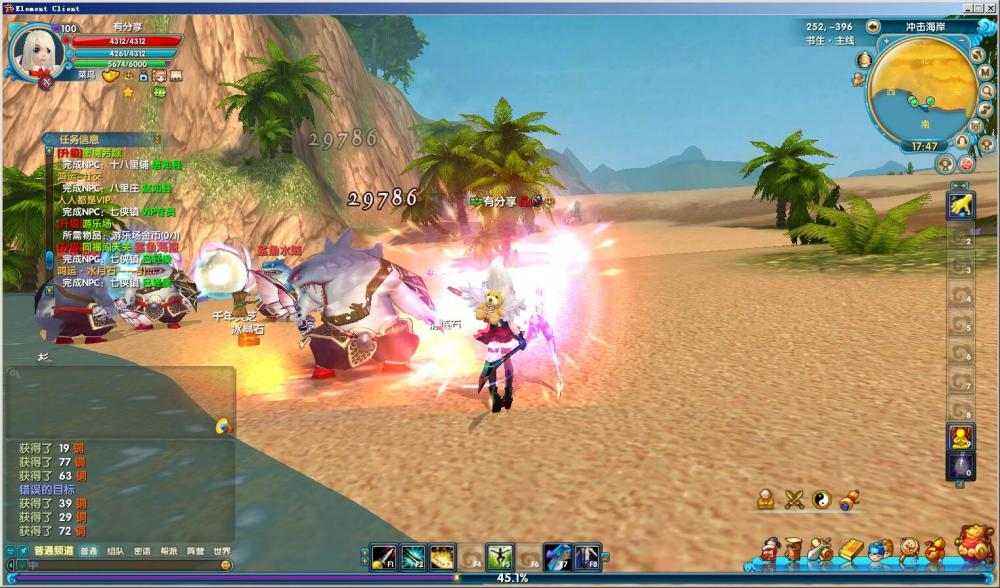Select the 世界 chat channel tab
Image resolution: width=1000 pixels, height=588 pixels.
click(x=221, y=551)
